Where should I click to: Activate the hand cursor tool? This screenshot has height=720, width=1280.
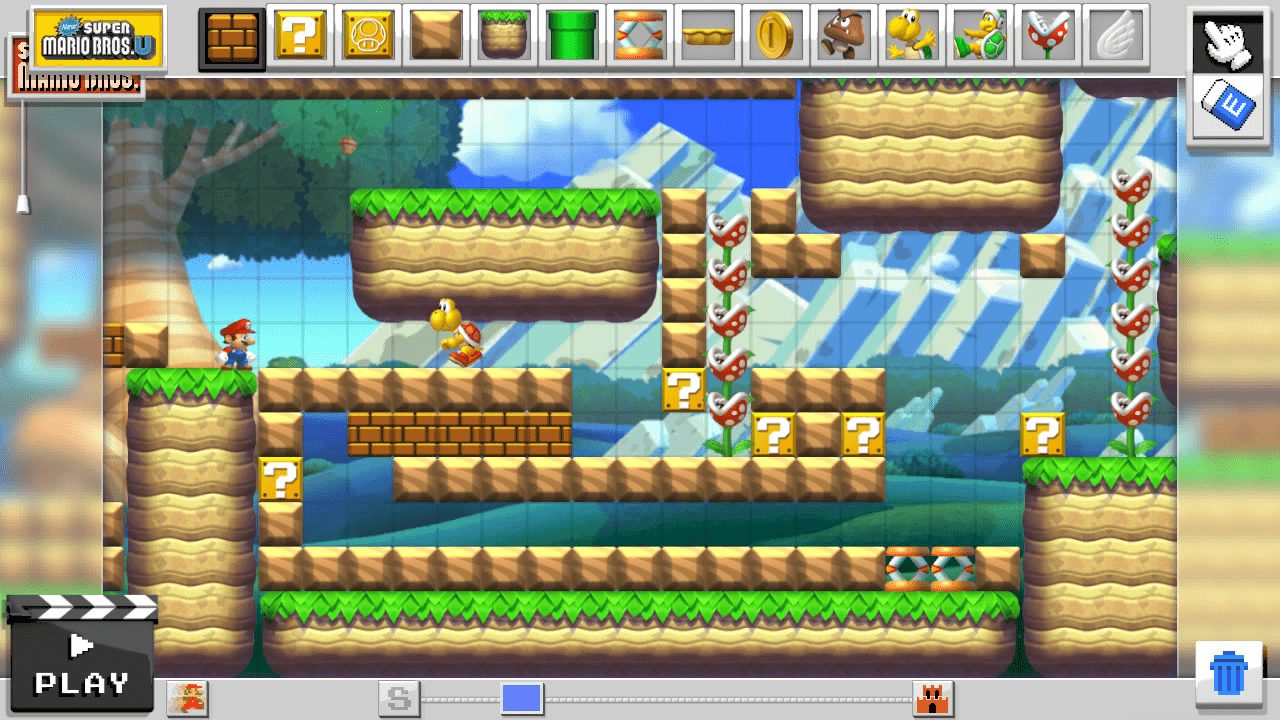1228,42
